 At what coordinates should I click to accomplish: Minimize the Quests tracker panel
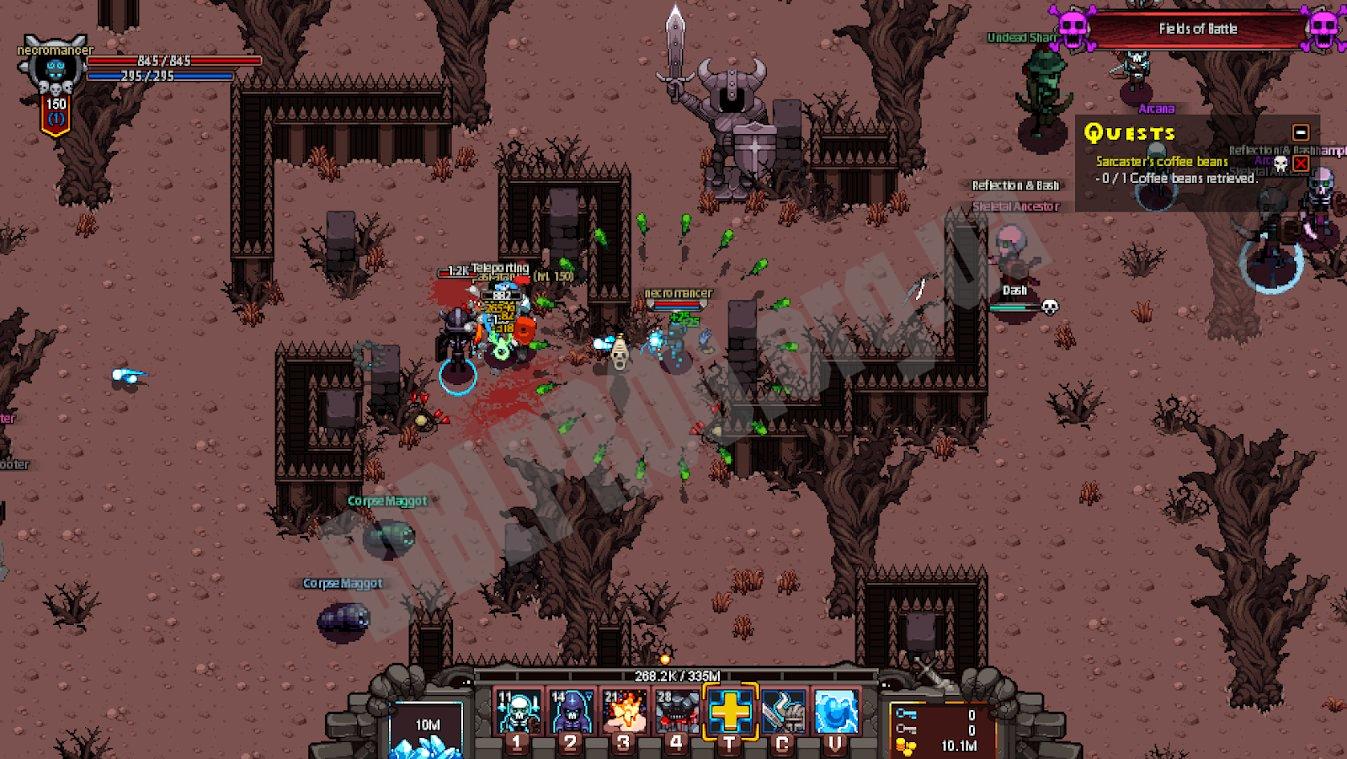tap(1300, 132)
